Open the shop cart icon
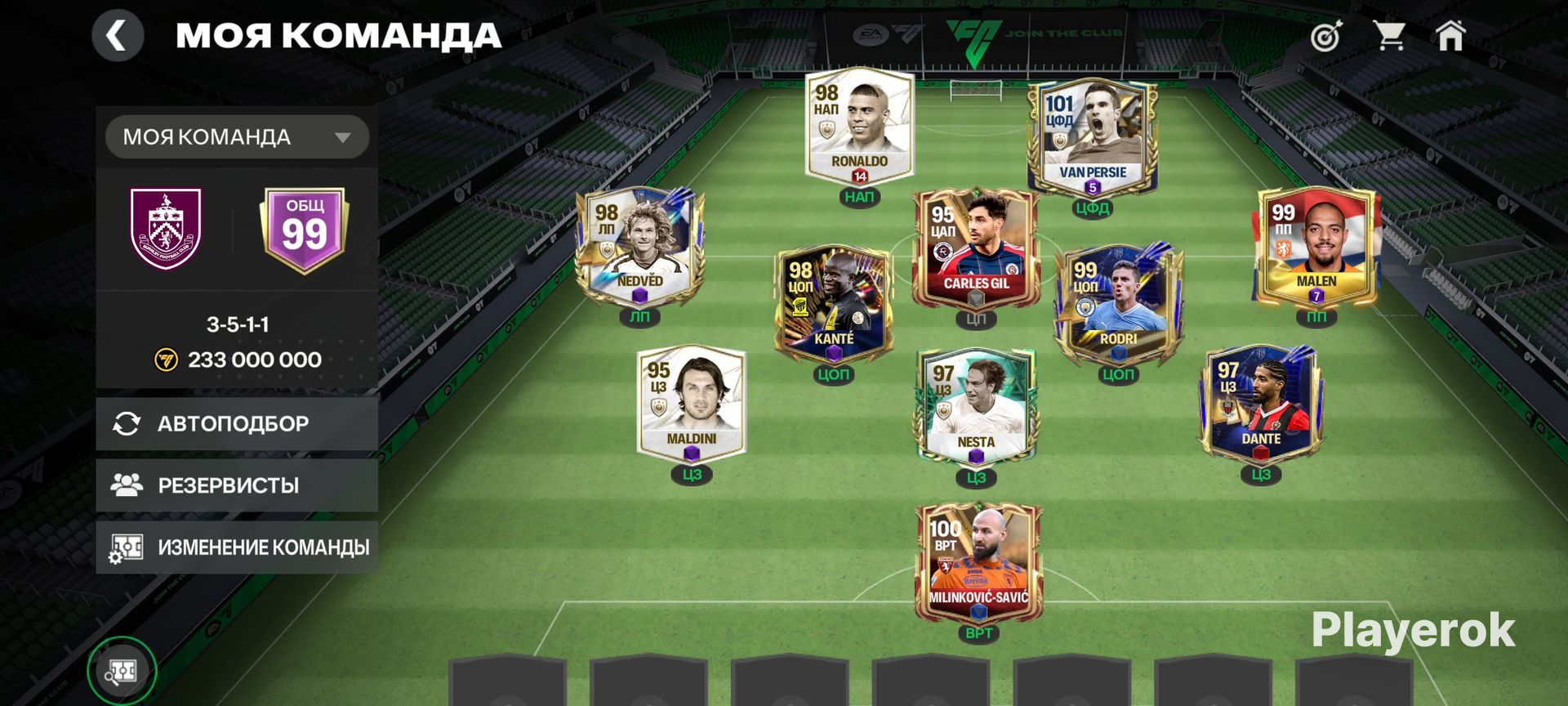The width and height of the screenshot is (1568, 706). coord(1388,36)
